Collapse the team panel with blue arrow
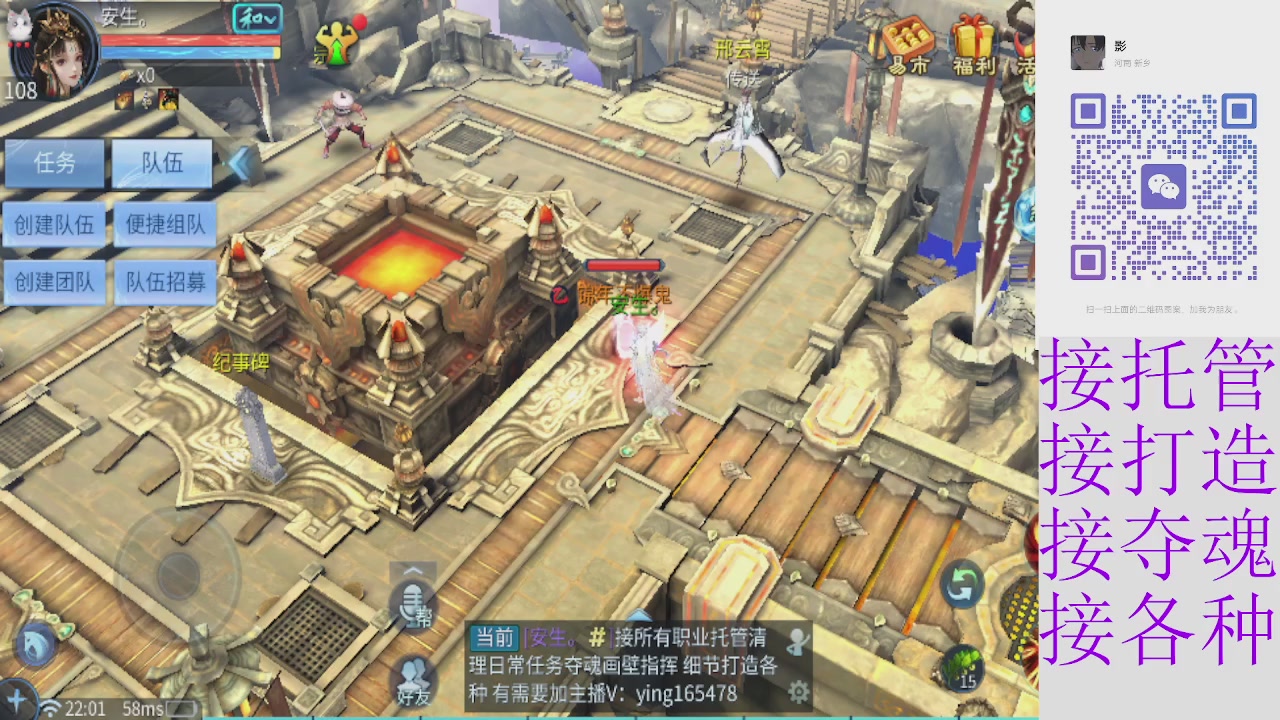Image resolution: width=1280 pixels, height=720 pixels. [x=240, y=164]
